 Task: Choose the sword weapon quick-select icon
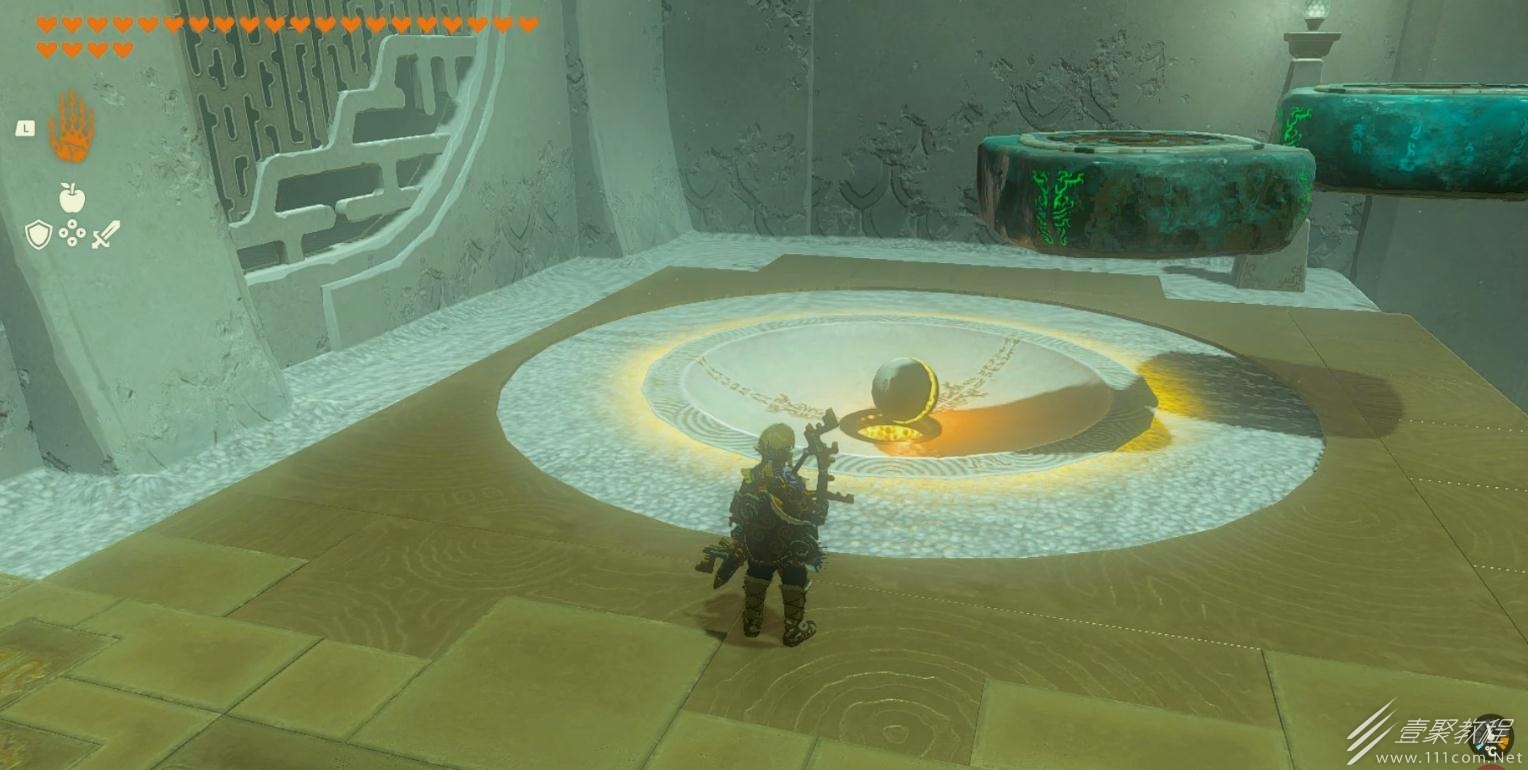pos(105,235)
